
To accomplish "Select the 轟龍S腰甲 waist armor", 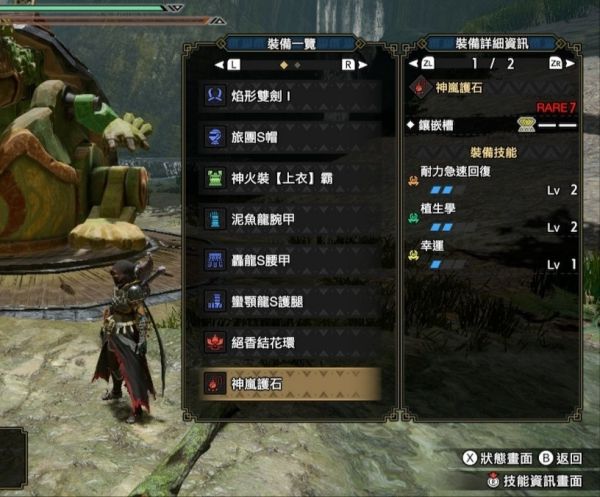I will tap(290, 260).
